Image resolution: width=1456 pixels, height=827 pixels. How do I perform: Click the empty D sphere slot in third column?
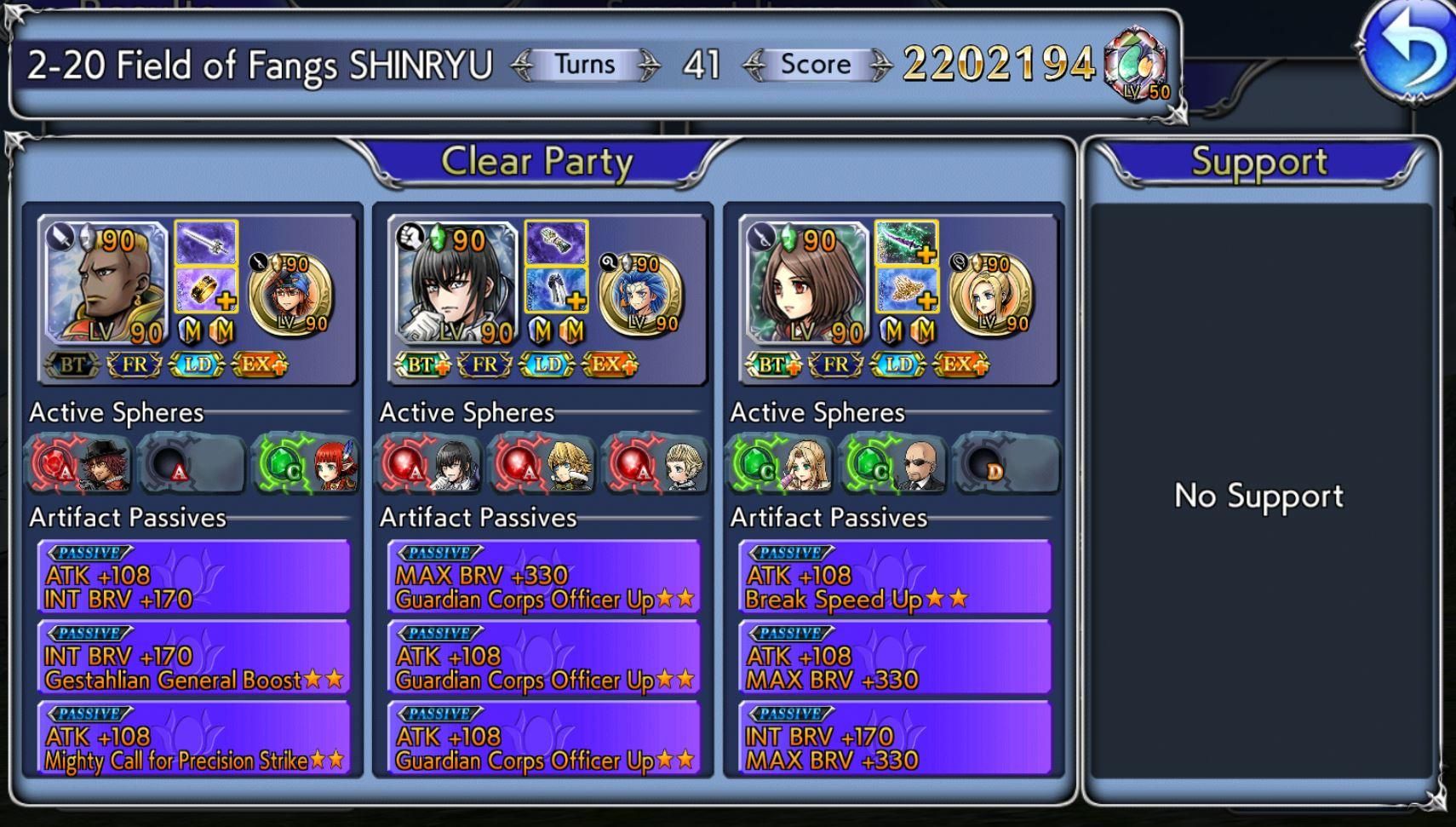pos(1008,464)
